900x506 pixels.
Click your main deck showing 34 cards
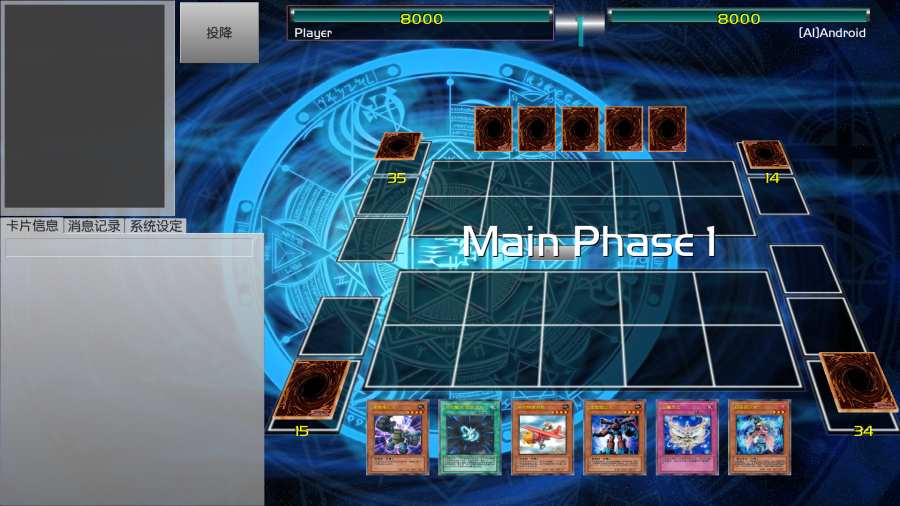858,383
